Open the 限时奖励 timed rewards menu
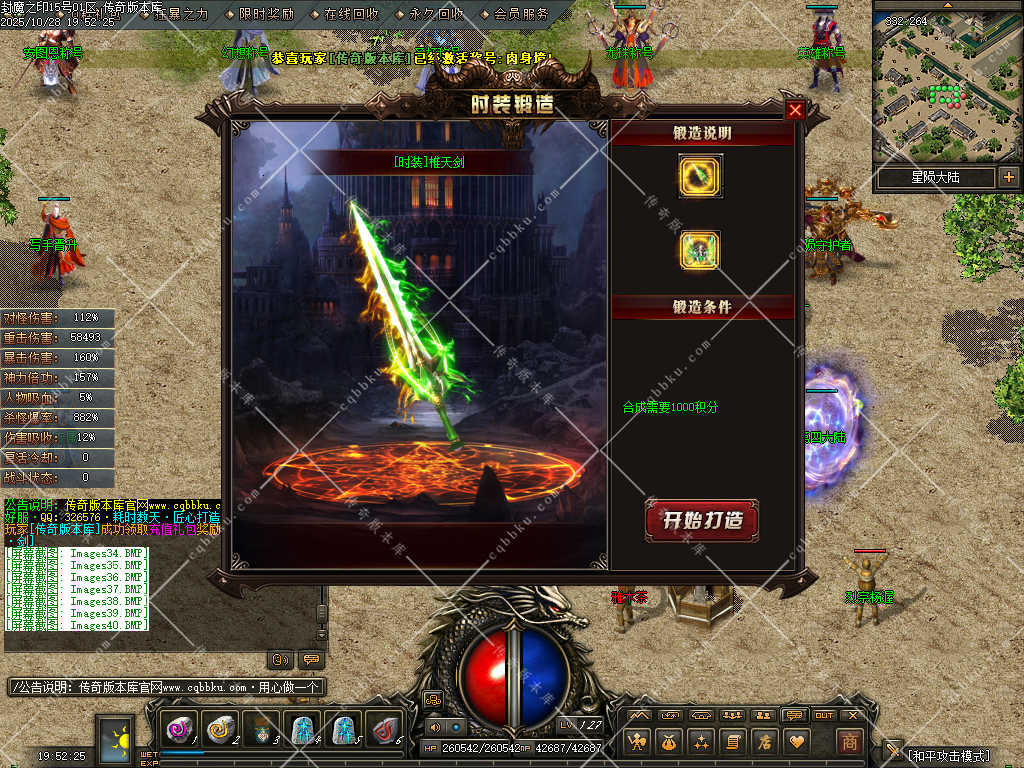This screenshot has width=1024, height=768. click(x=266, y=14)
